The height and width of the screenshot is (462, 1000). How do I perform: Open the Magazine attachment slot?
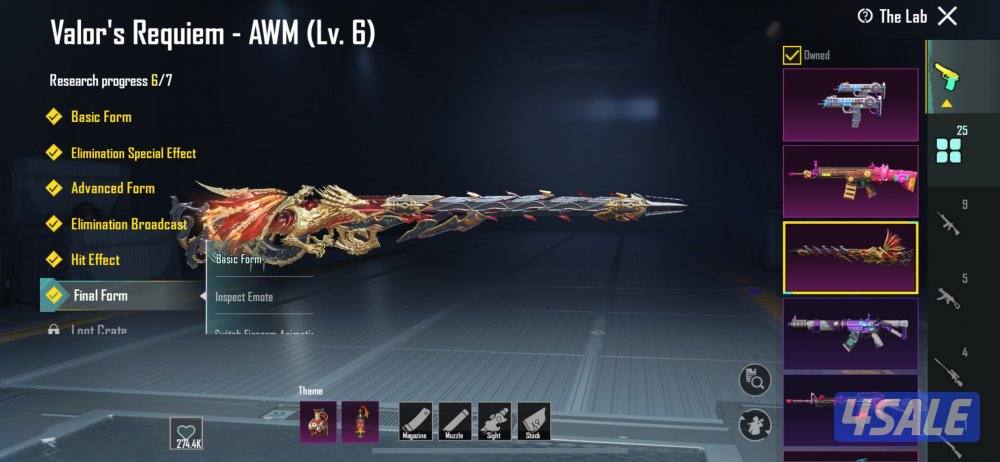pos(415,422)
